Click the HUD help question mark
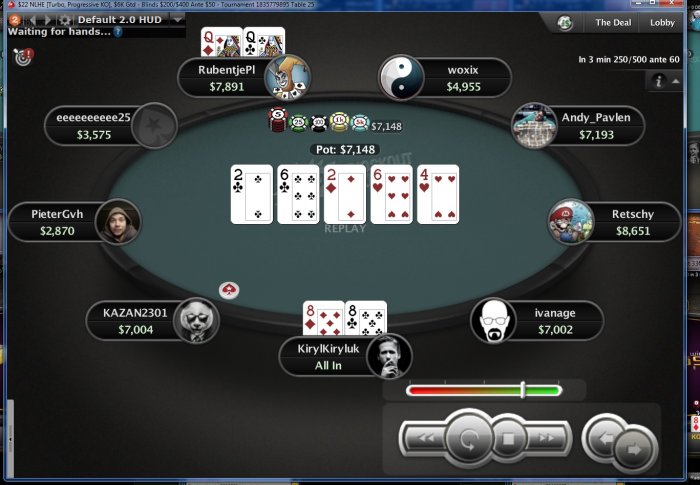700x485 pixels. pyautogui.click(x=118, y=31)
